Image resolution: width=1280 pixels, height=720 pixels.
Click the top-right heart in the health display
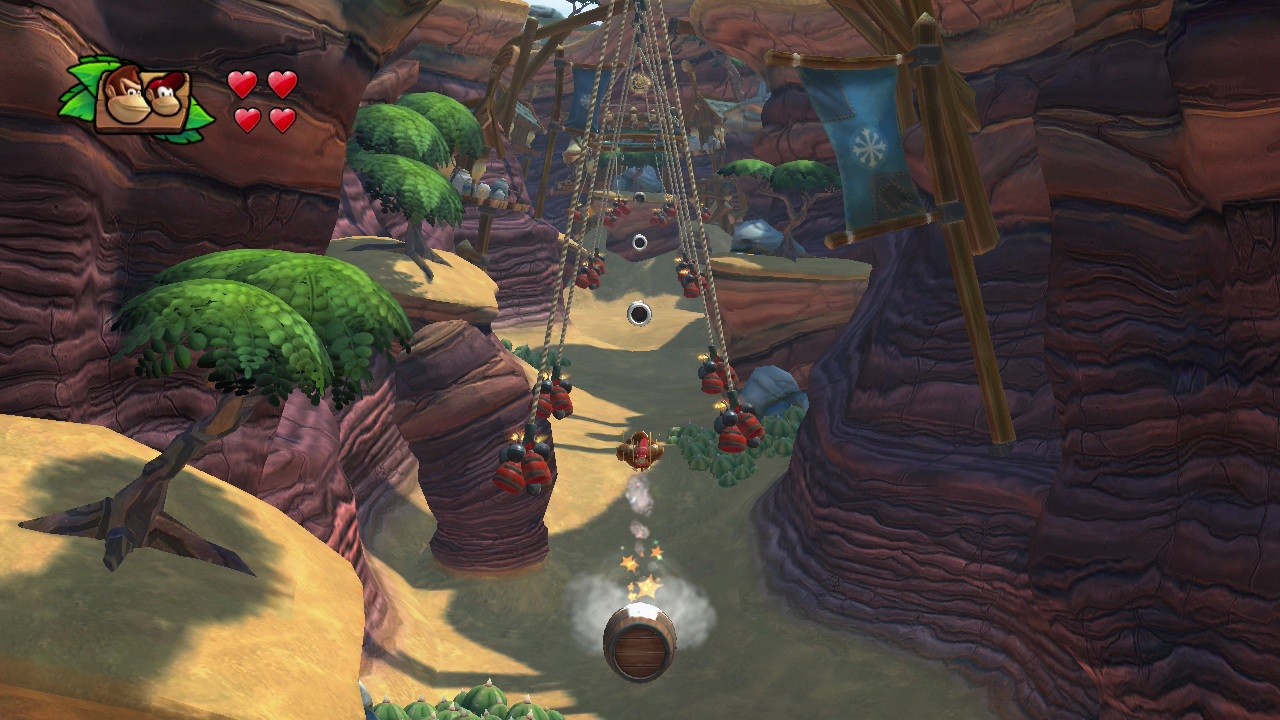click(283, 85)
